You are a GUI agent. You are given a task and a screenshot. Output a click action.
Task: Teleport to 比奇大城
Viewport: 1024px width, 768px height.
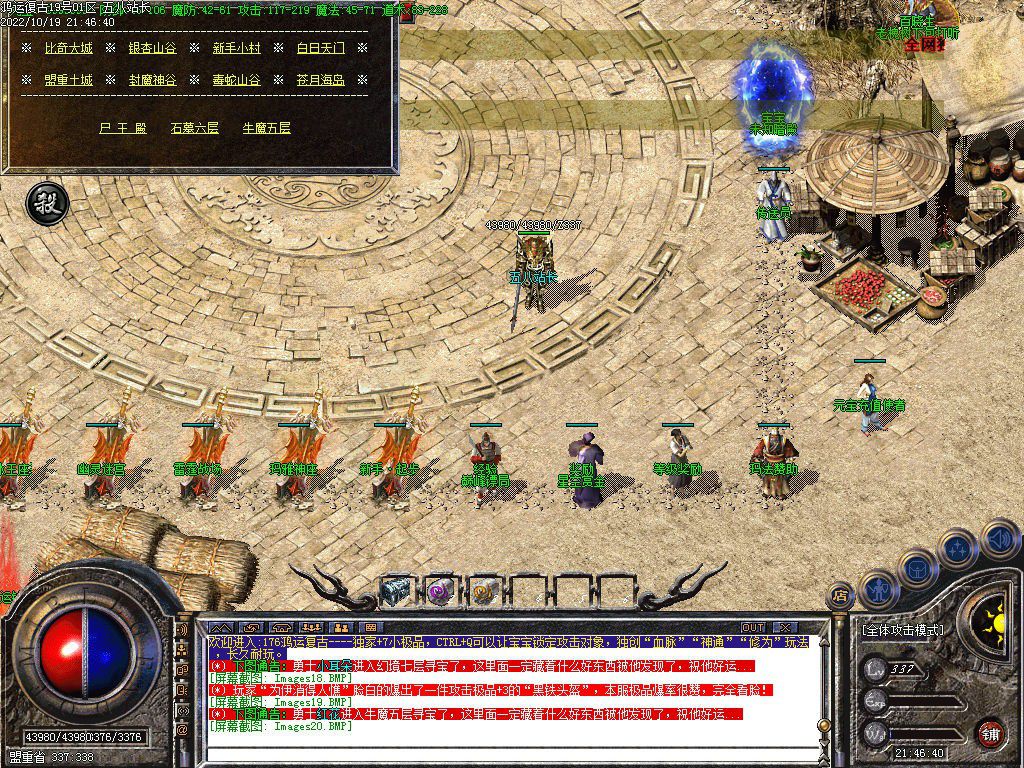[69, 48]
